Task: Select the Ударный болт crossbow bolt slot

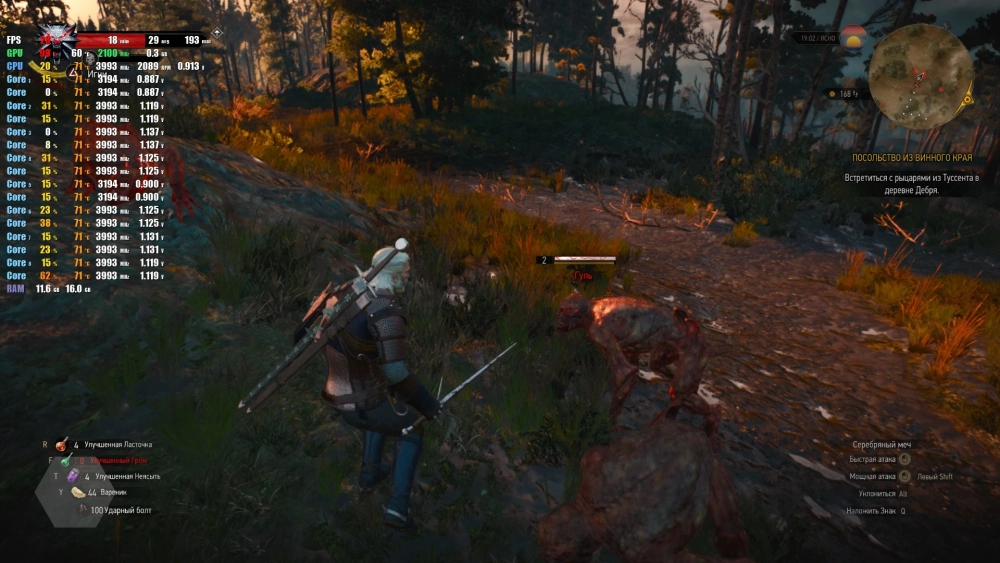Action: pyautogui.click(x=84, y=510)
